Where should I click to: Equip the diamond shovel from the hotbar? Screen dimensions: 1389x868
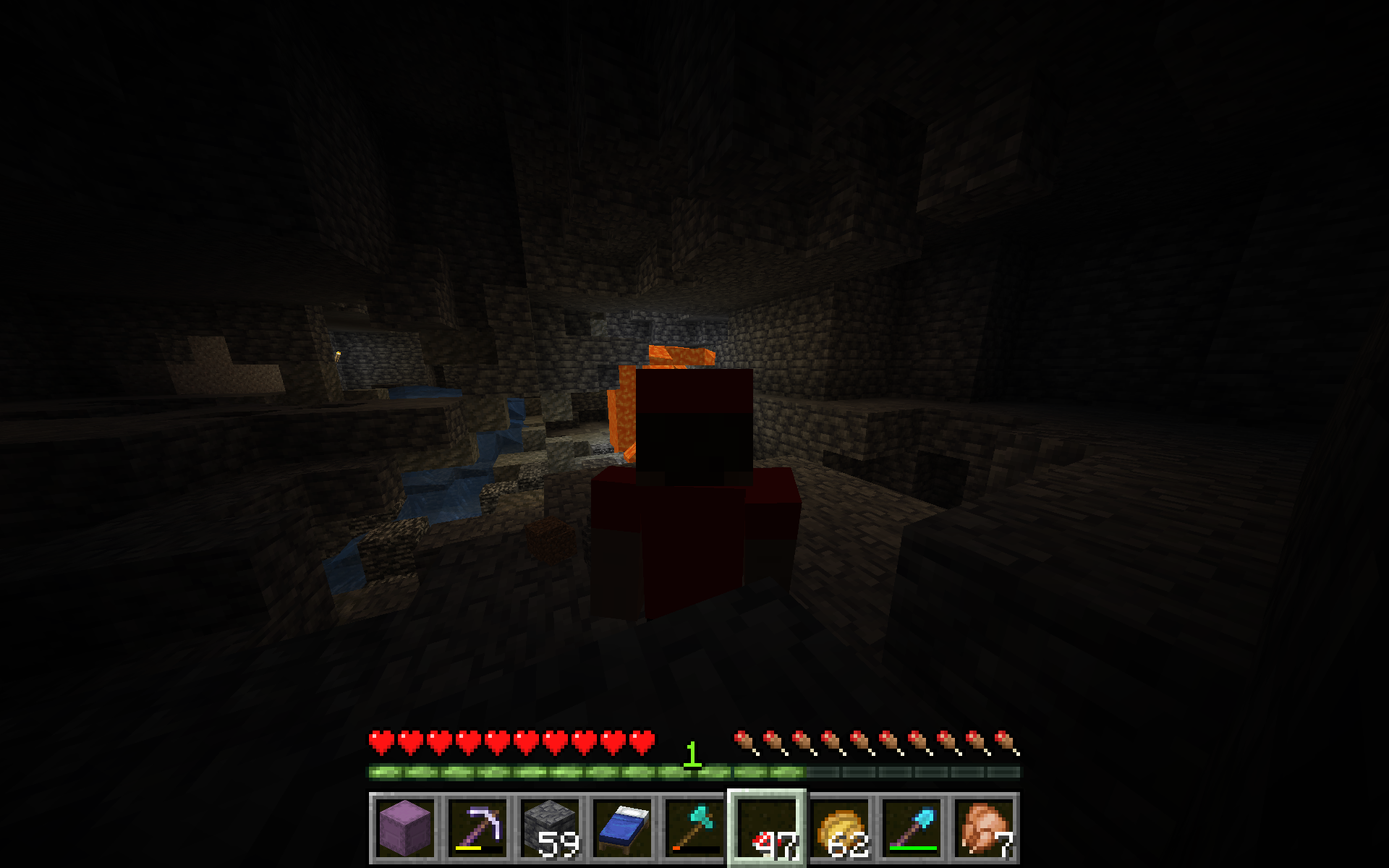912,827
